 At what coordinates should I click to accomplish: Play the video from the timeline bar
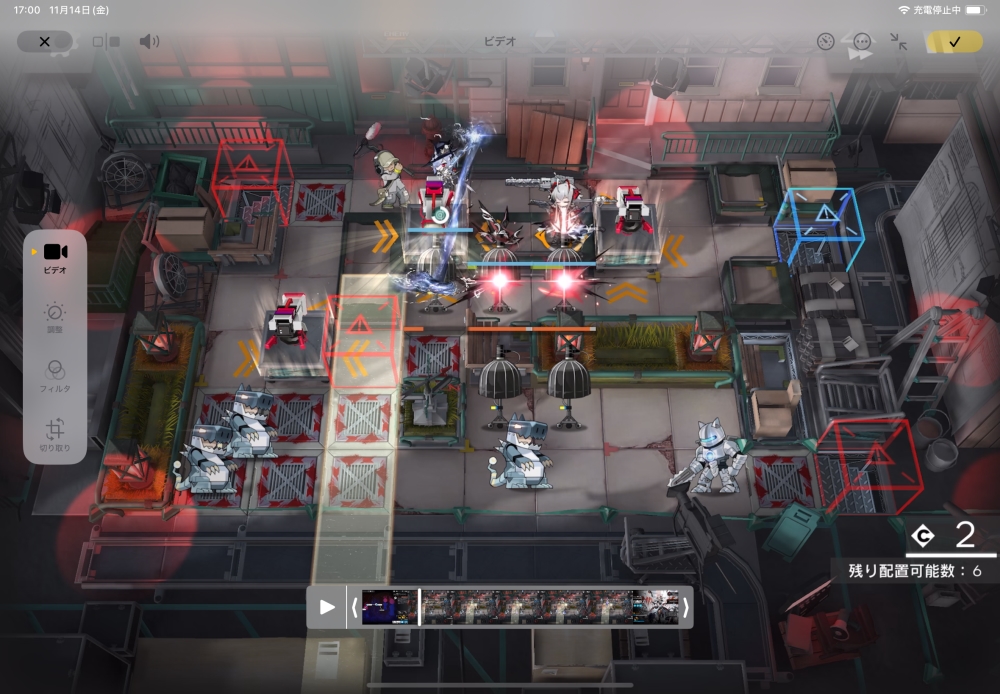click(327, 607)
